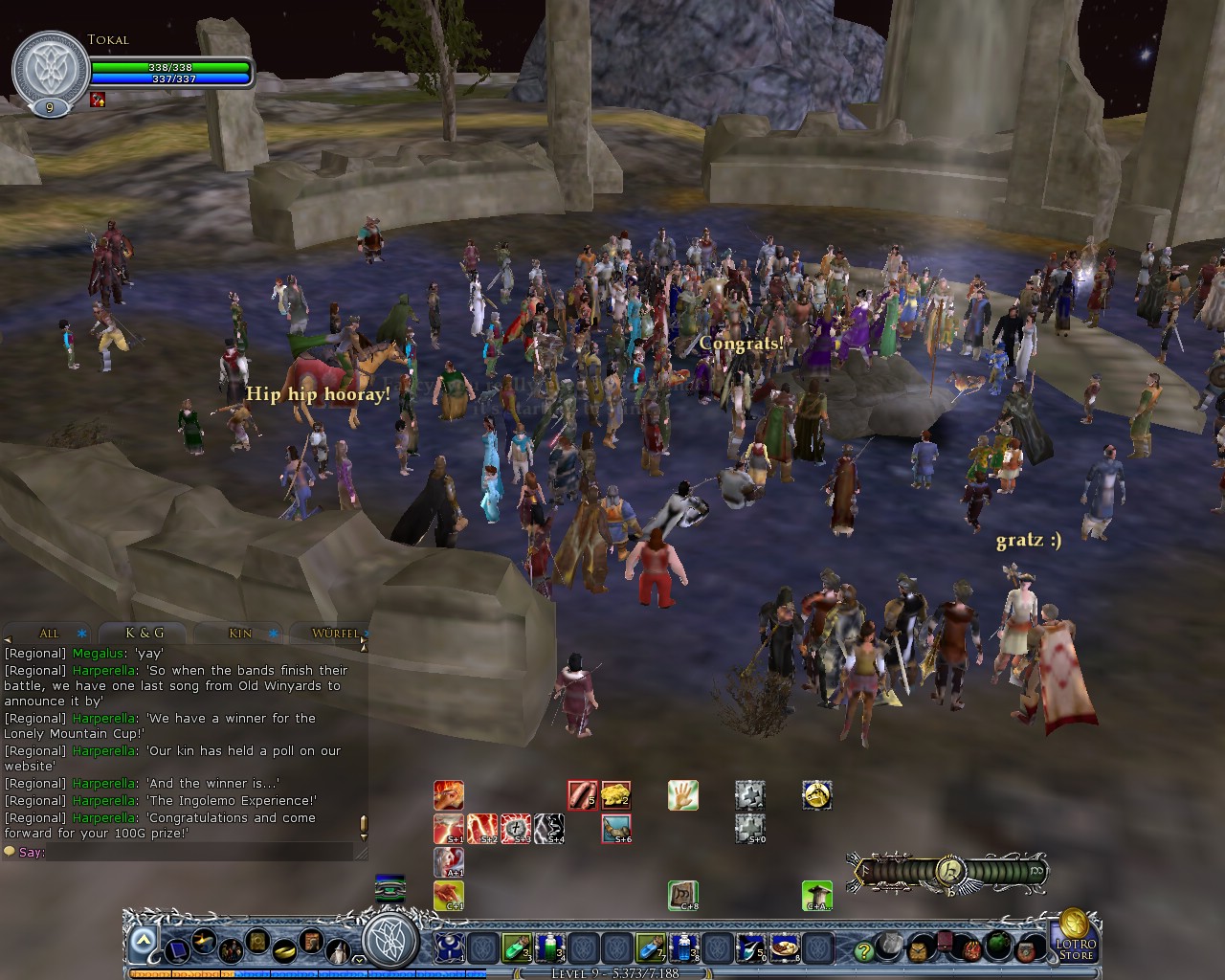Switch to the All chat tab
The image size is (1225, 980).
pos(49,634)
